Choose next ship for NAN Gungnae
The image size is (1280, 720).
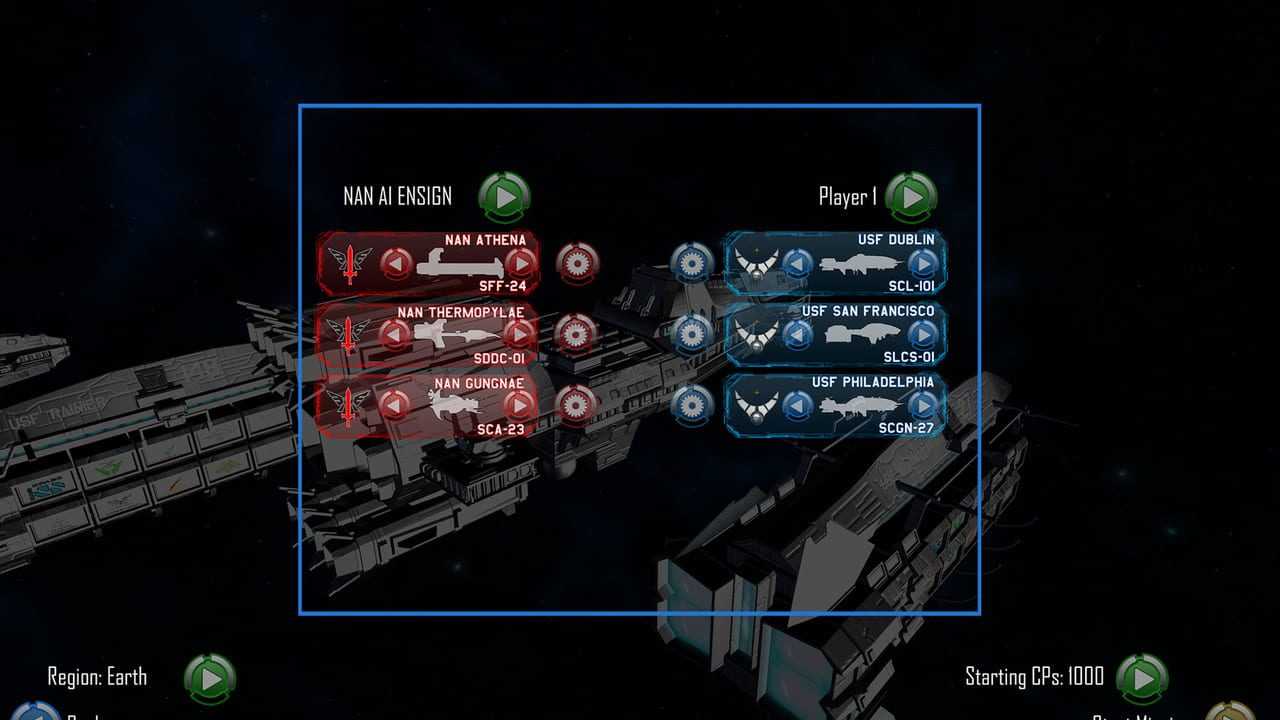[520, 405]
